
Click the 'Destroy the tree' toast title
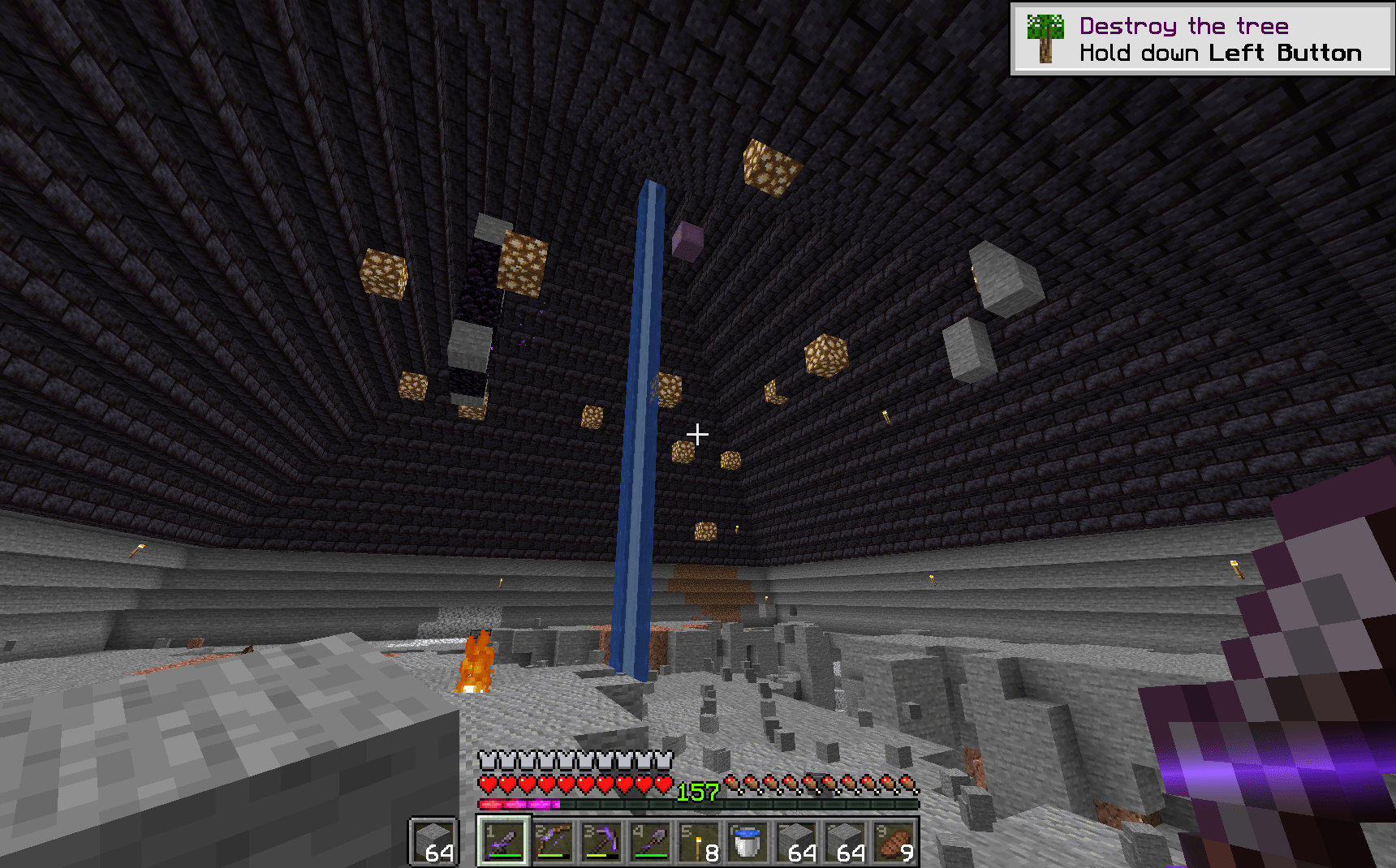pos(1183,24)
